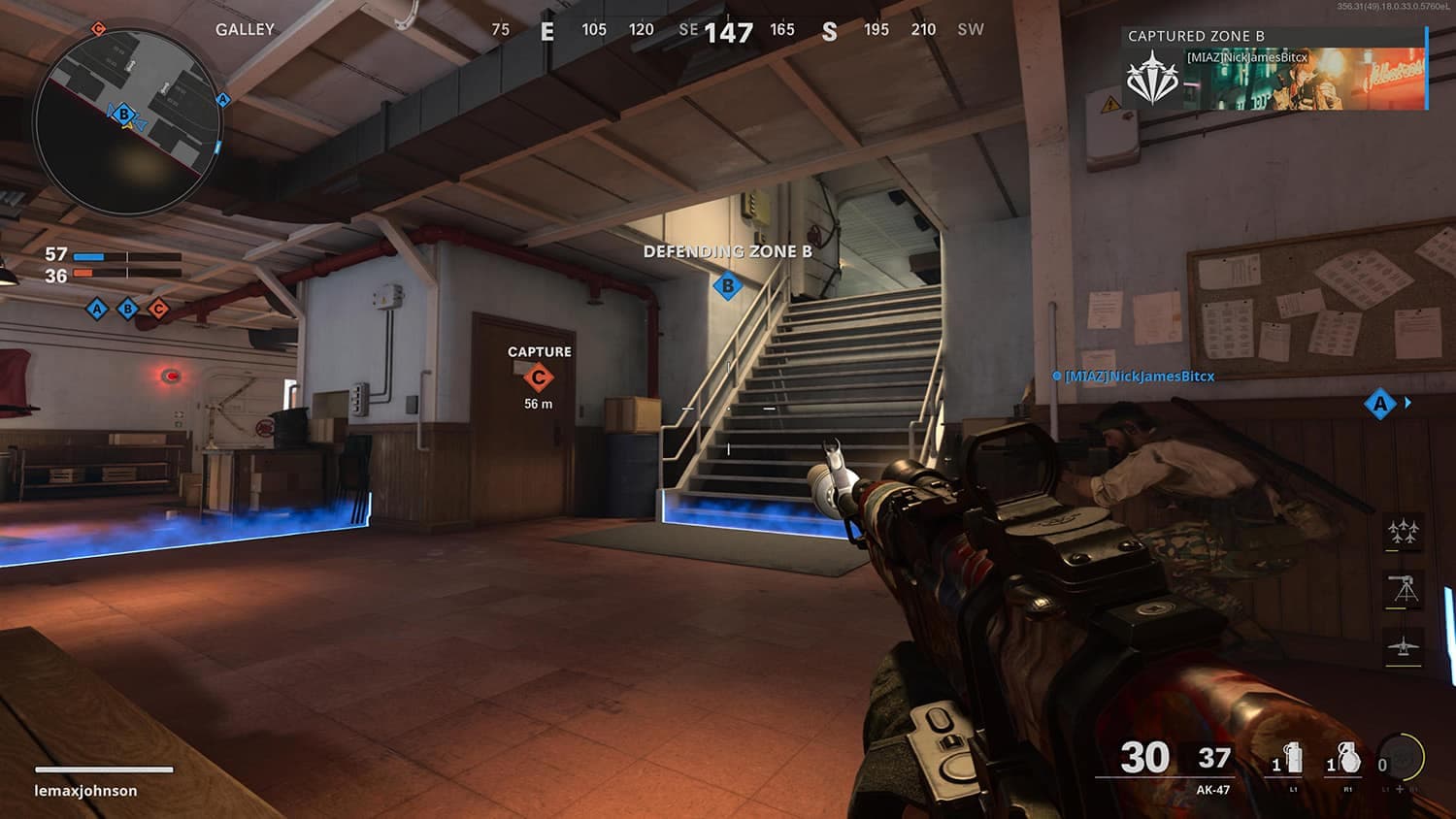This screenshot has width=1456, height=819.
Task: Activate the spy plane scorestreak
Action: pyautogui.click(x=1403, y=646)
